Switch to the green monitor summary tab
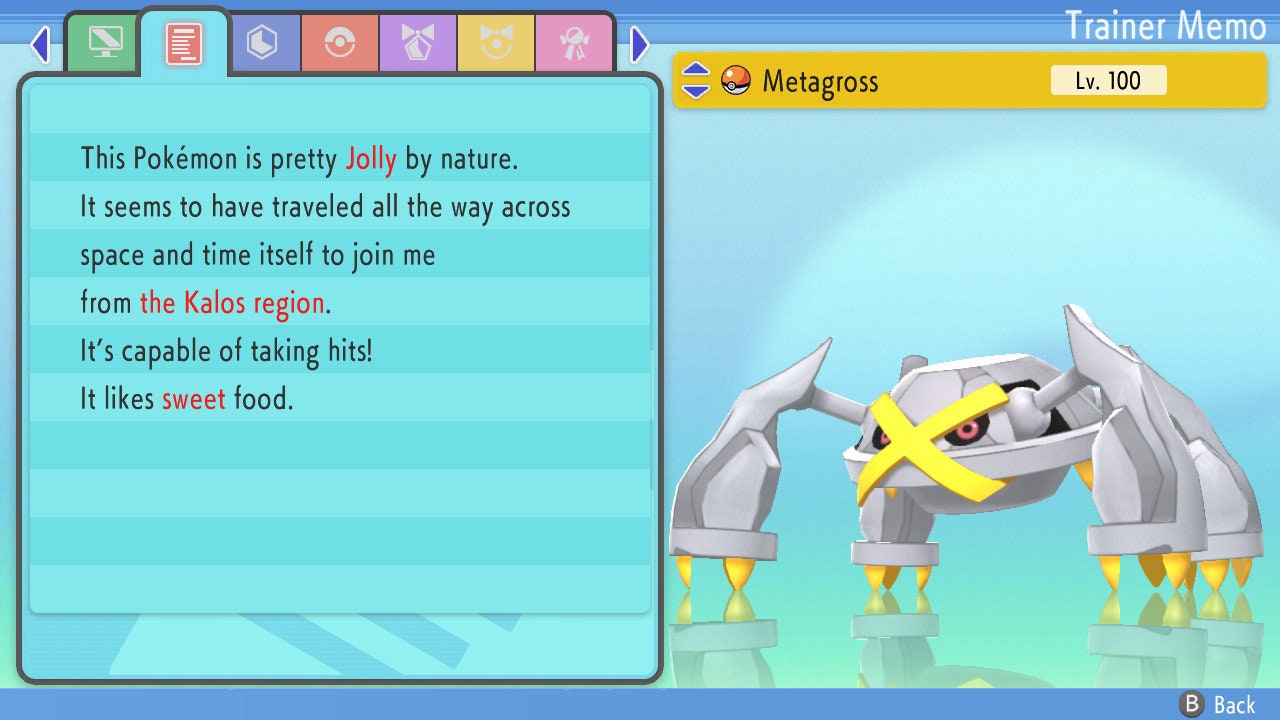The image size is (1280, 720). pyautogui.click(x=105, y=43)
